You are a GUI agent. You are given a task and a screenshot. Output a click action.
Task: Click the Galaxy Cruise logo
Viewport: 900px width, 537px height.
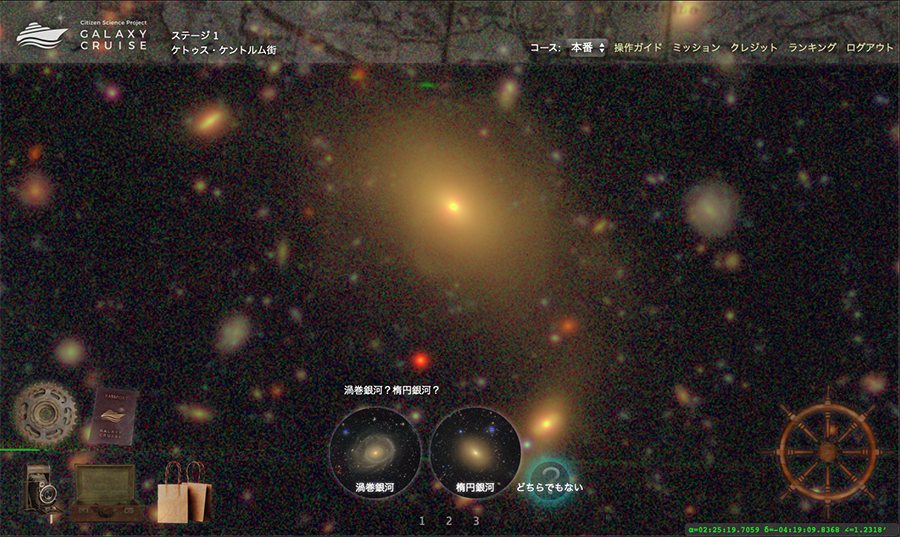pos(82,36)
